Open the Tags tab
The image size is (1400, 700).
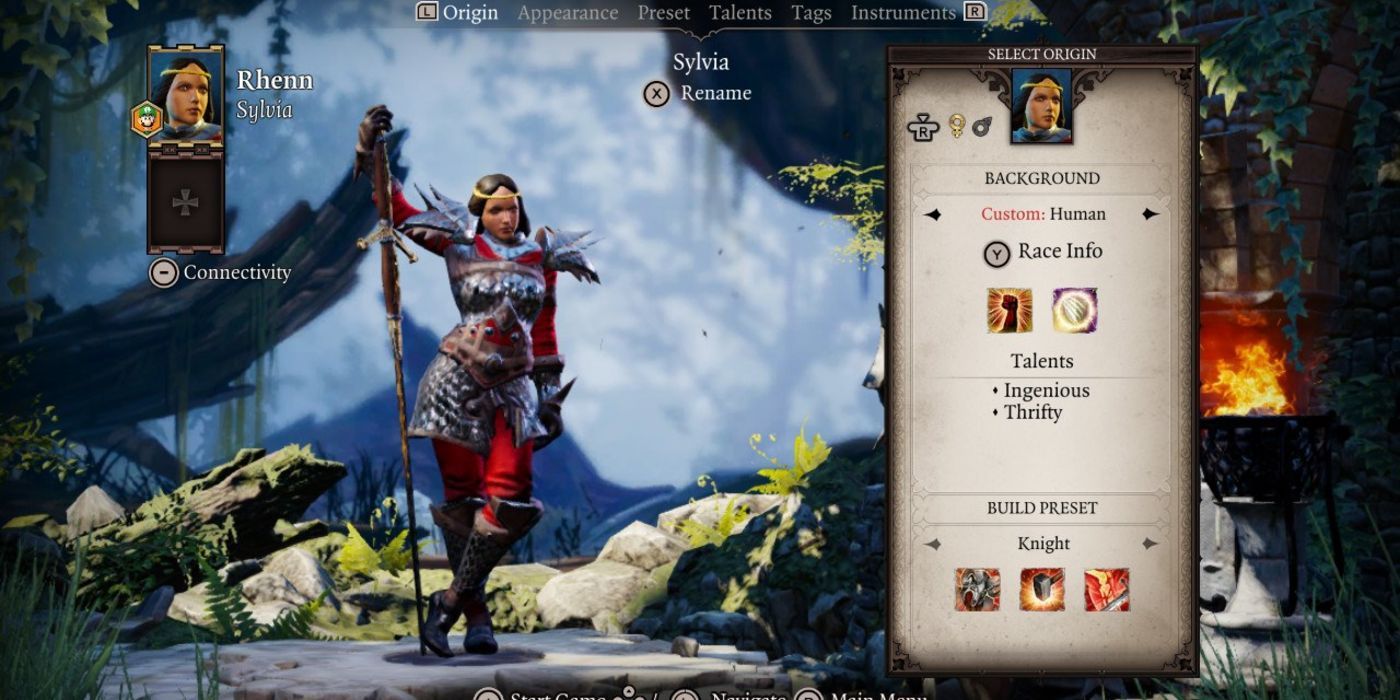click(811, 13)
